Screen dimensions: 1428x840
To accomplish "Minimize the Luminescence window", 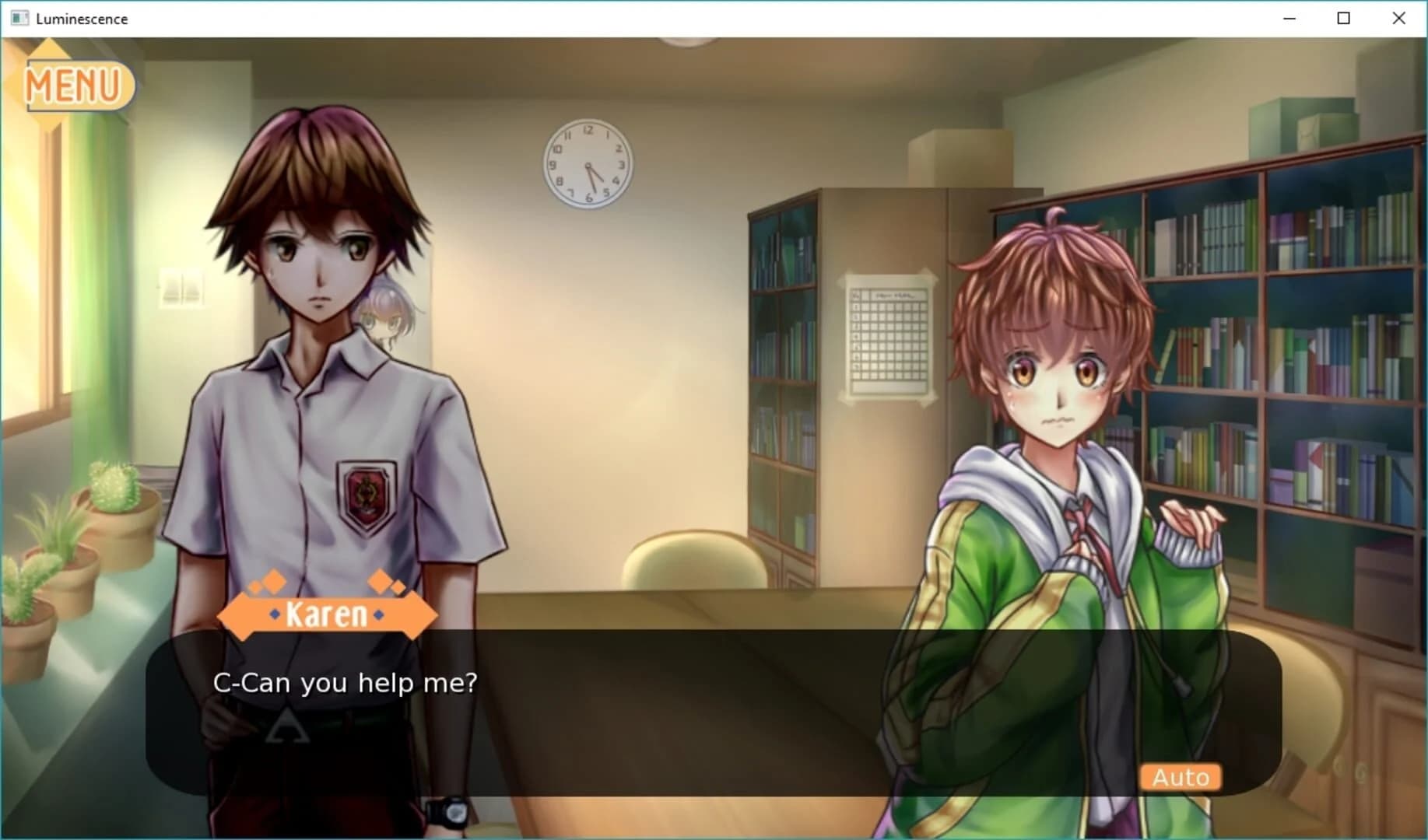I will coord(1288,18).
